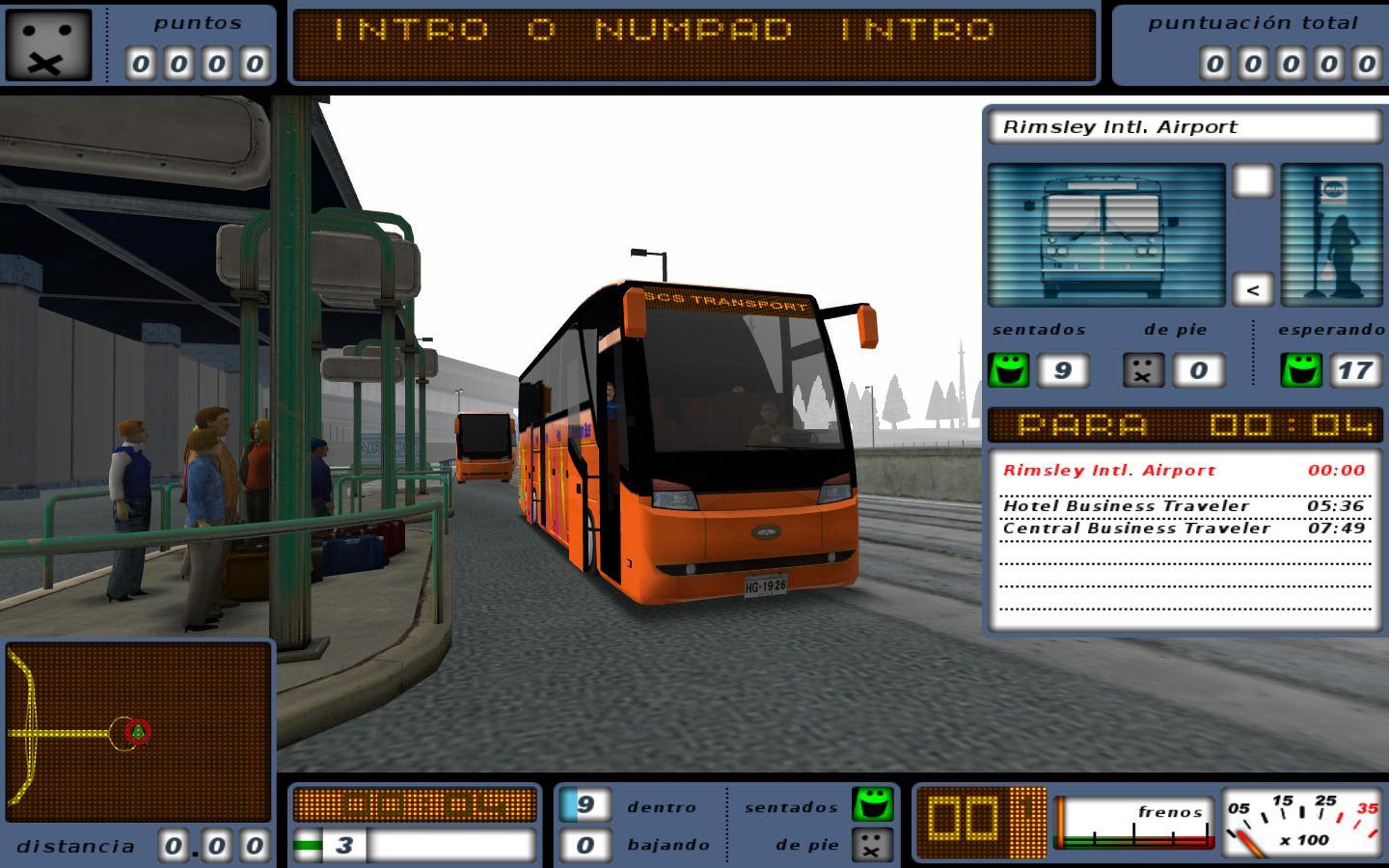Screen dimensions: 1389x868
Task: Click the bus stop preview image
Action: [x=1331, y=234]
